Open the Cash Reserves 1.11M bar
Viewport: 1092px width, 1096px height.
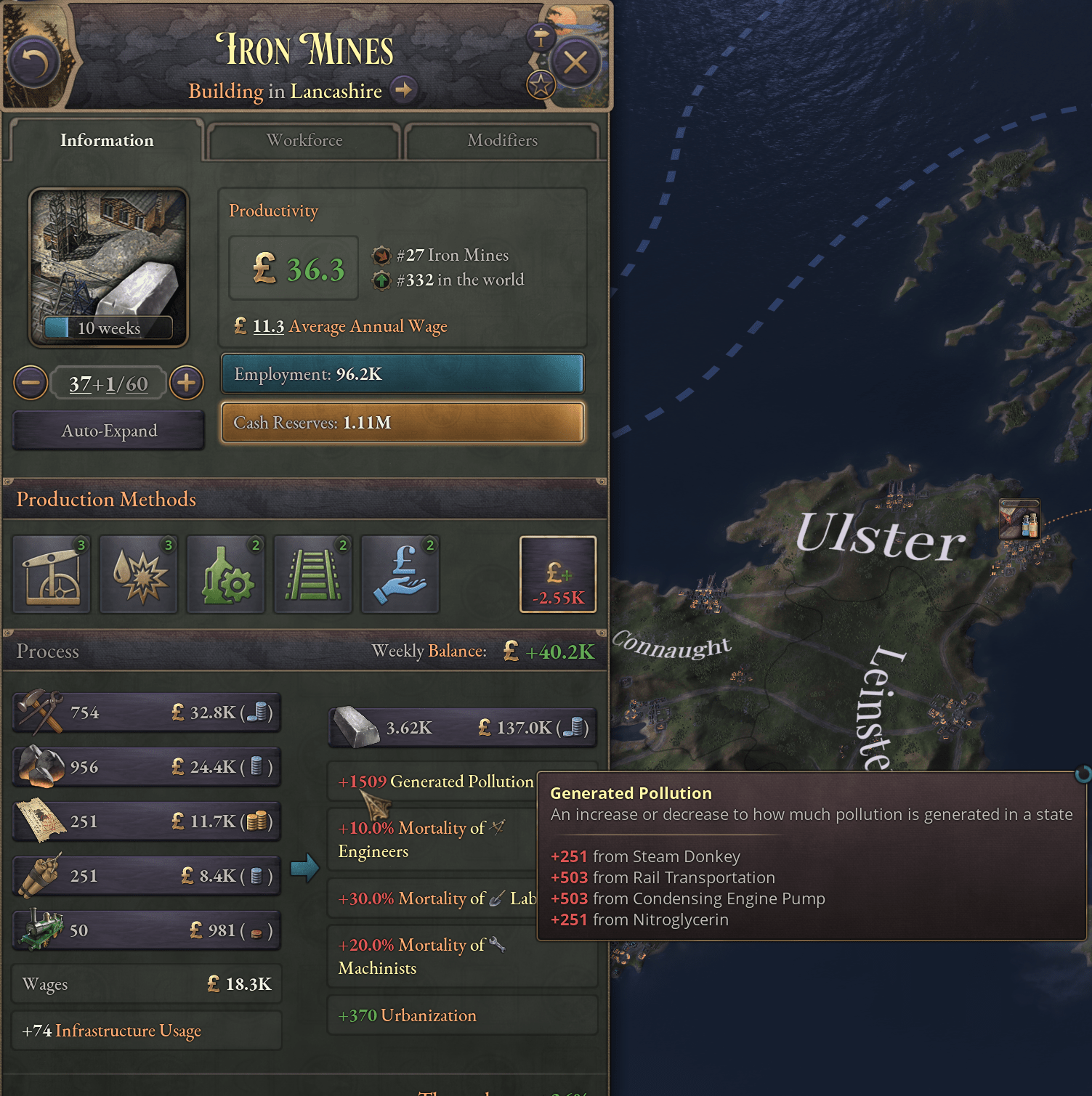click(403, 423)
